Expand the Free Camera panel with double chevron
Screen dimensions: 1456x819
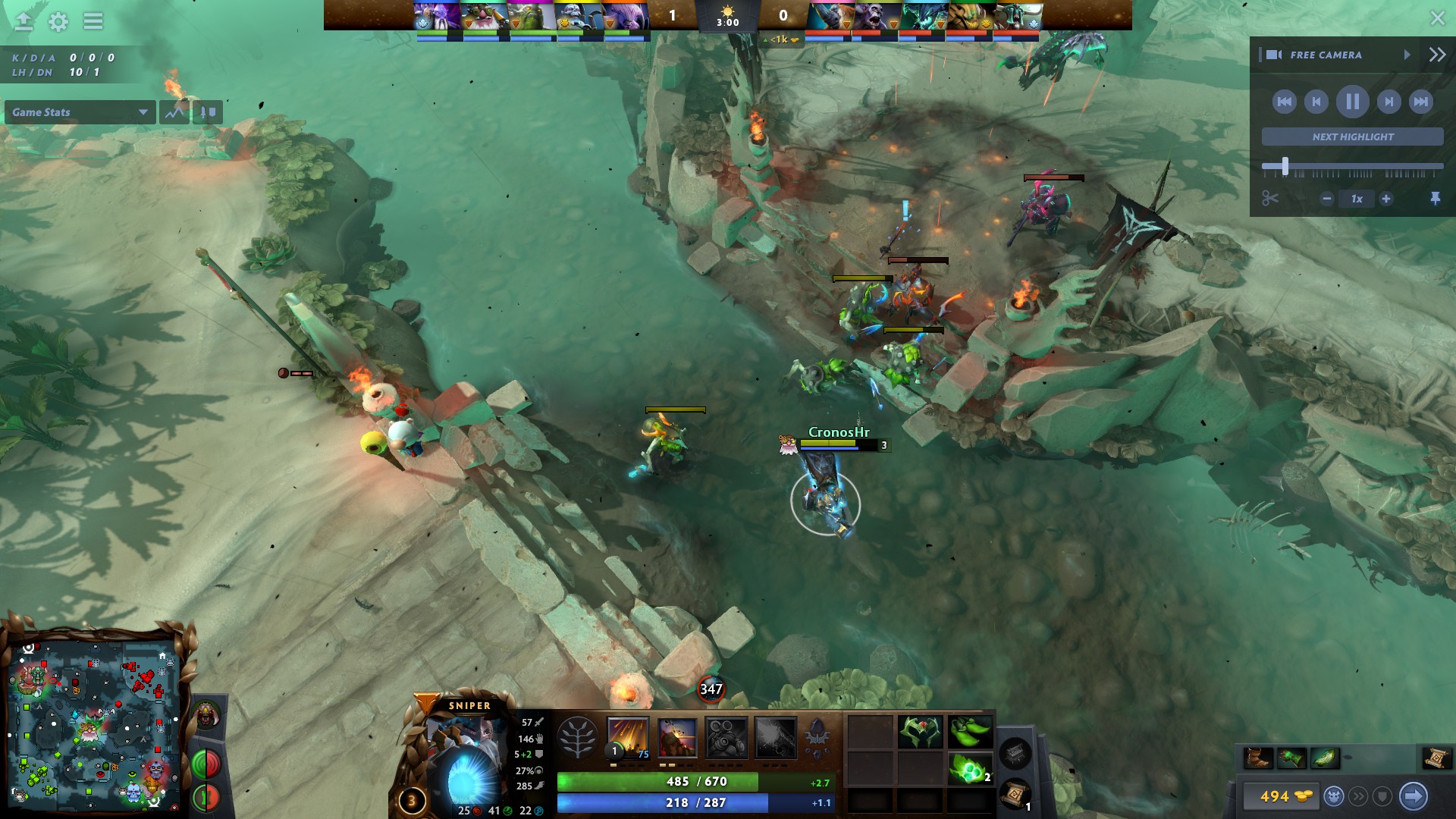[1436, 55]
